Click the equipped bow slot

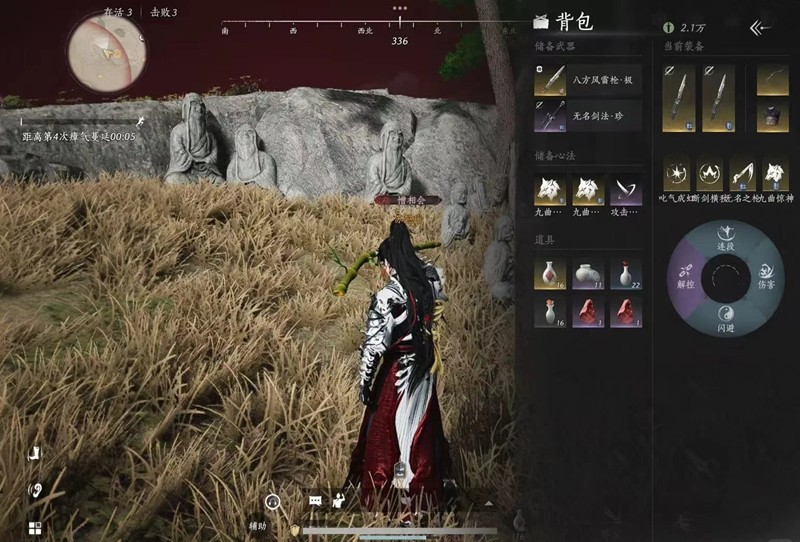[x=772, y=80]
